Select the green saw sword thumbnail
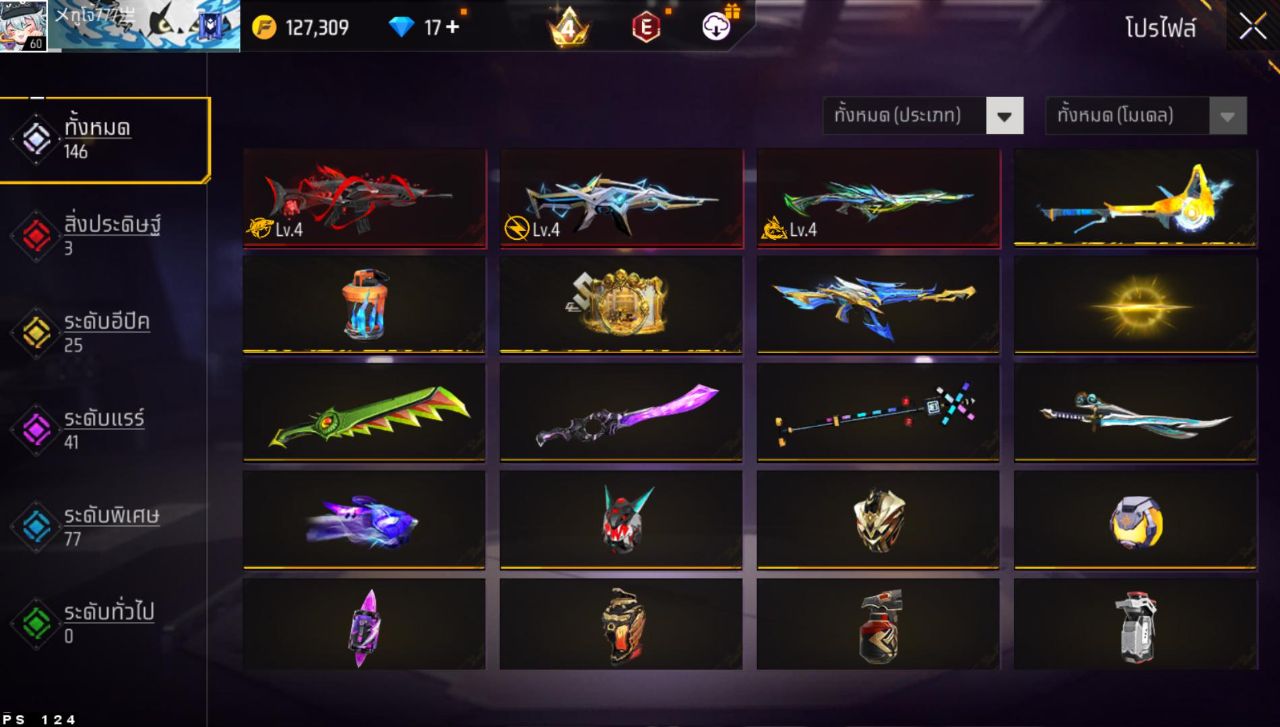1280x727 pixels. pyautogui.click(x=364, y=411)
